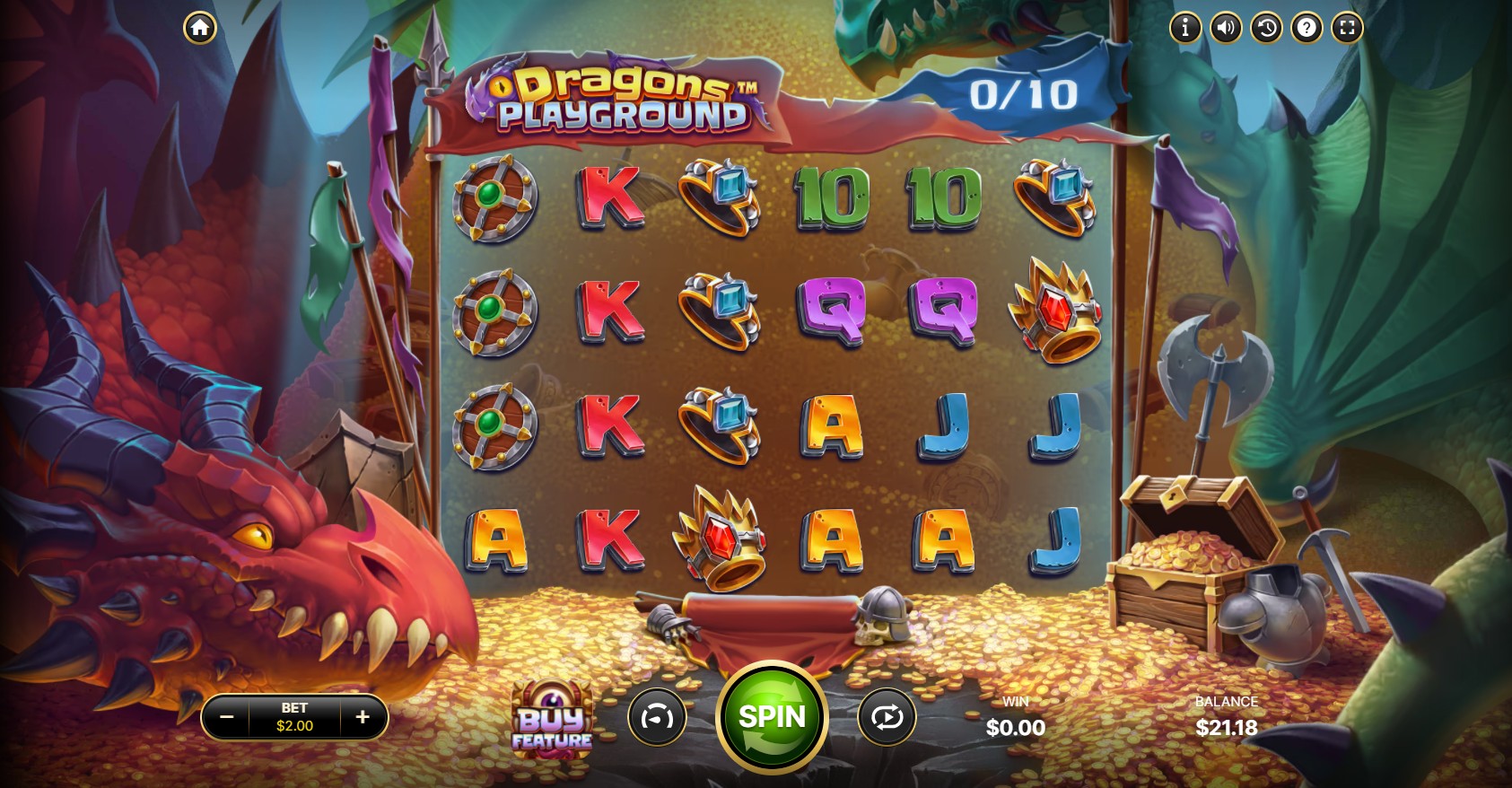The width and height of the screenshot is (1512, 788).
Task: Open bet options from the BET panel
Action: tap(295, 717)
